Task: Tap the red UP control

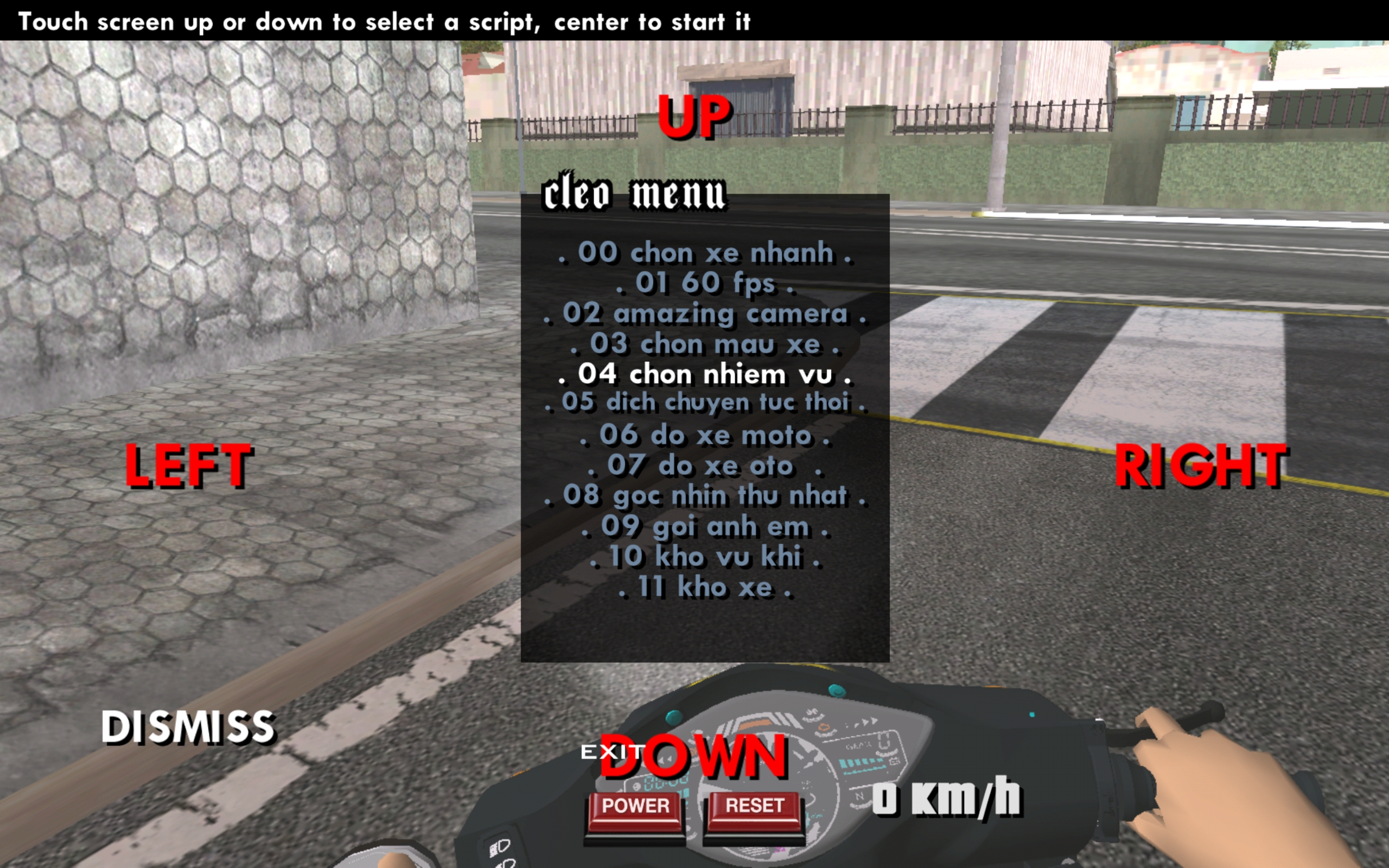Action: pyautogui.click(x=694, y=117)
